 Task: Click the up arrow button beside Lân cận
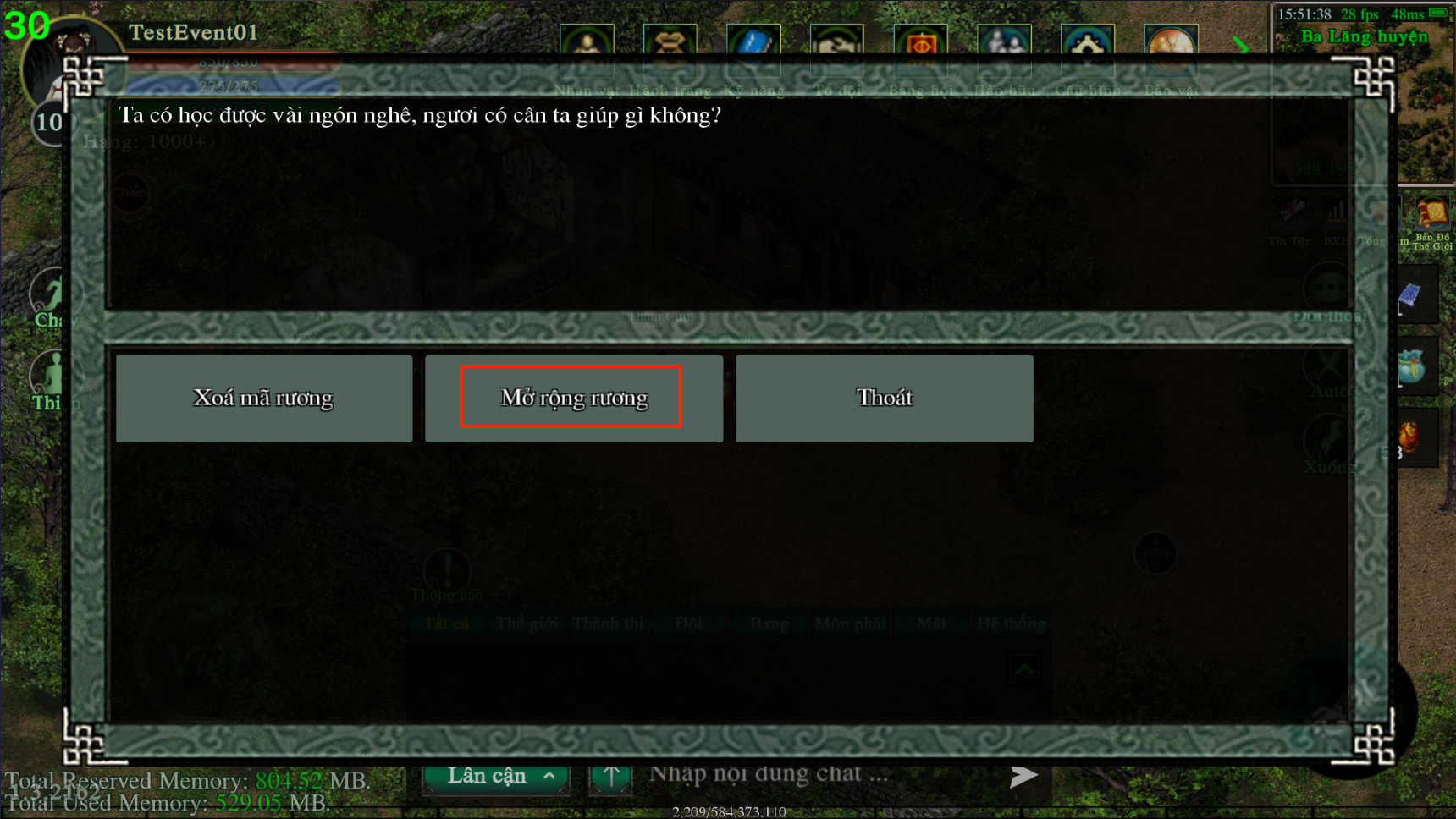point(611,777)
